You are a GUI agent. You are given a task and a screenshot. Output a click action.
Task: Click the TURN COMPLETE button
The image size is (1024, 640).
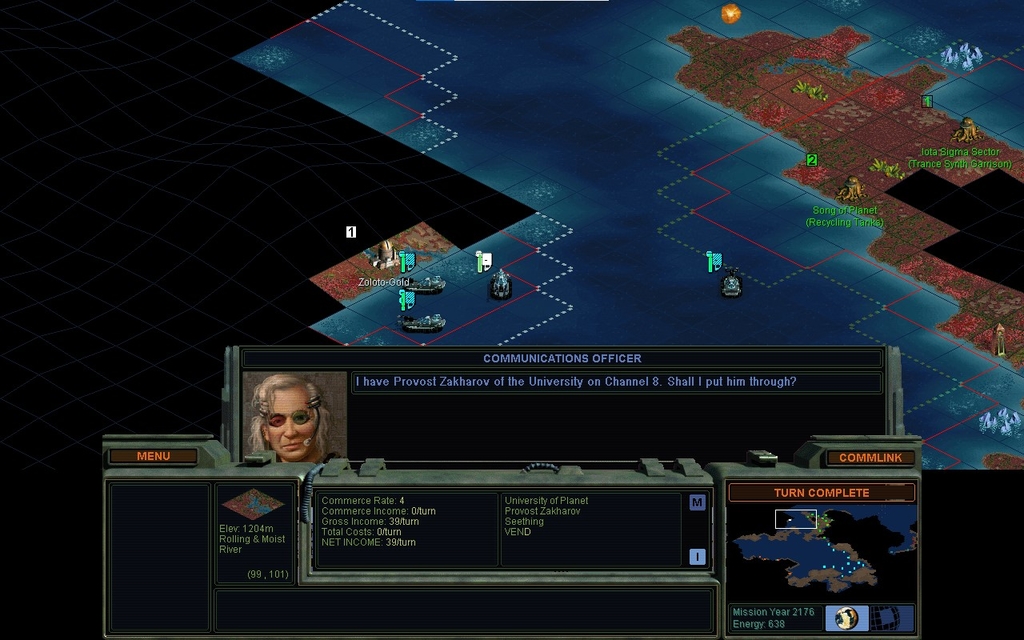821,493
